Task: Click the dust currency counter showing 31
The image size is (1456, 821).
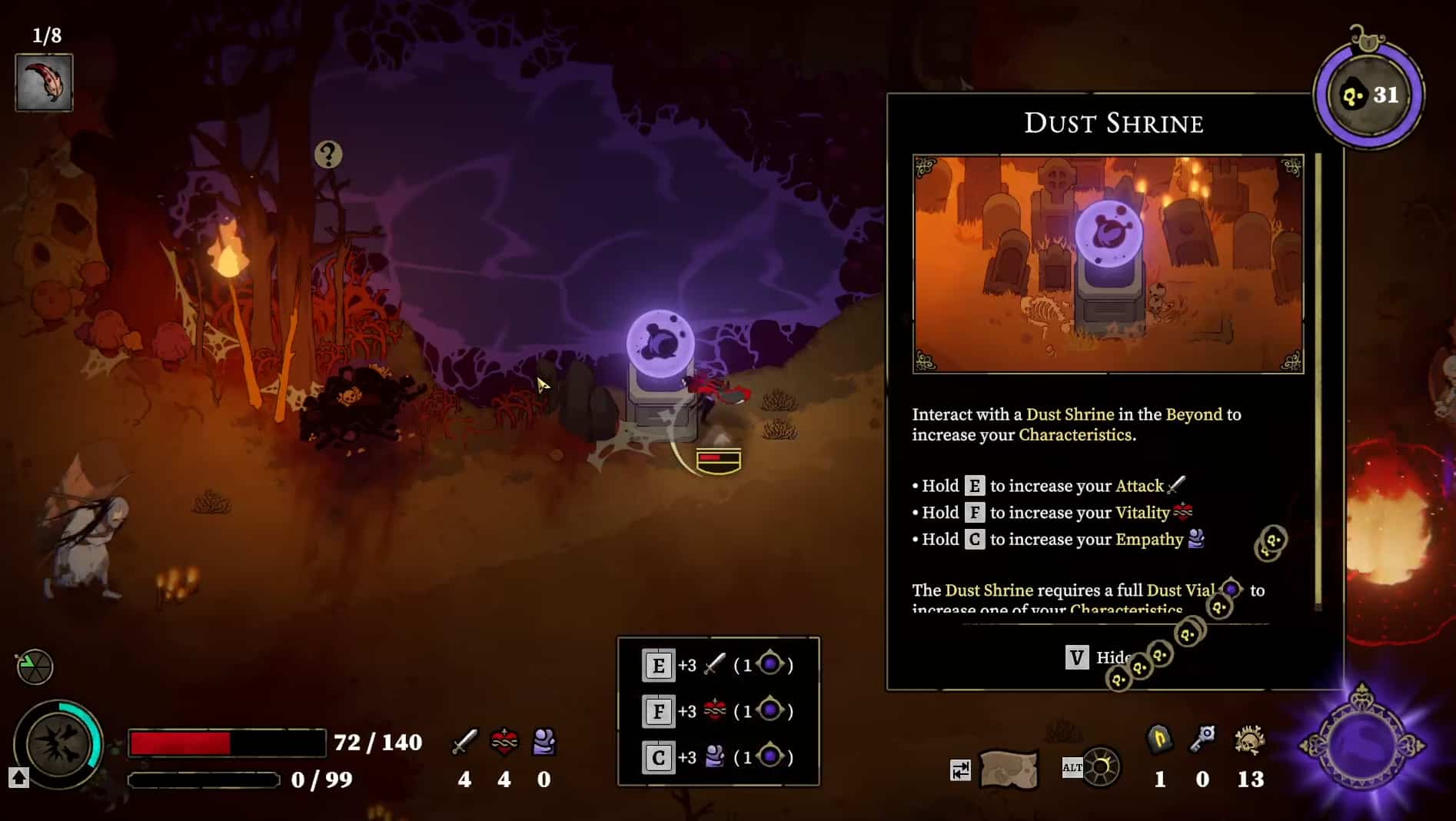Action: click(1369, 95)
